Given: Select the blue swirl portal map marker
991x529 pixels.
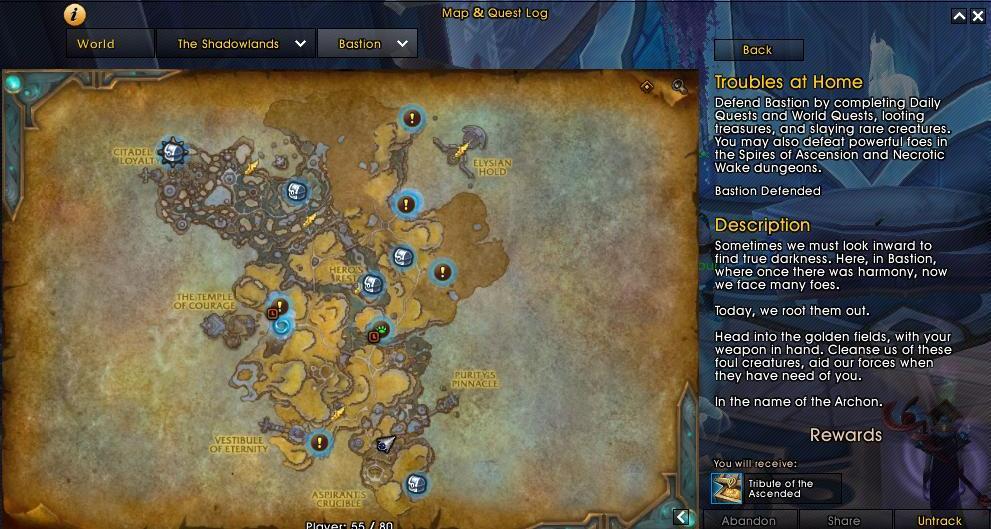Looking at the screenshot, I should click(281, 326).
